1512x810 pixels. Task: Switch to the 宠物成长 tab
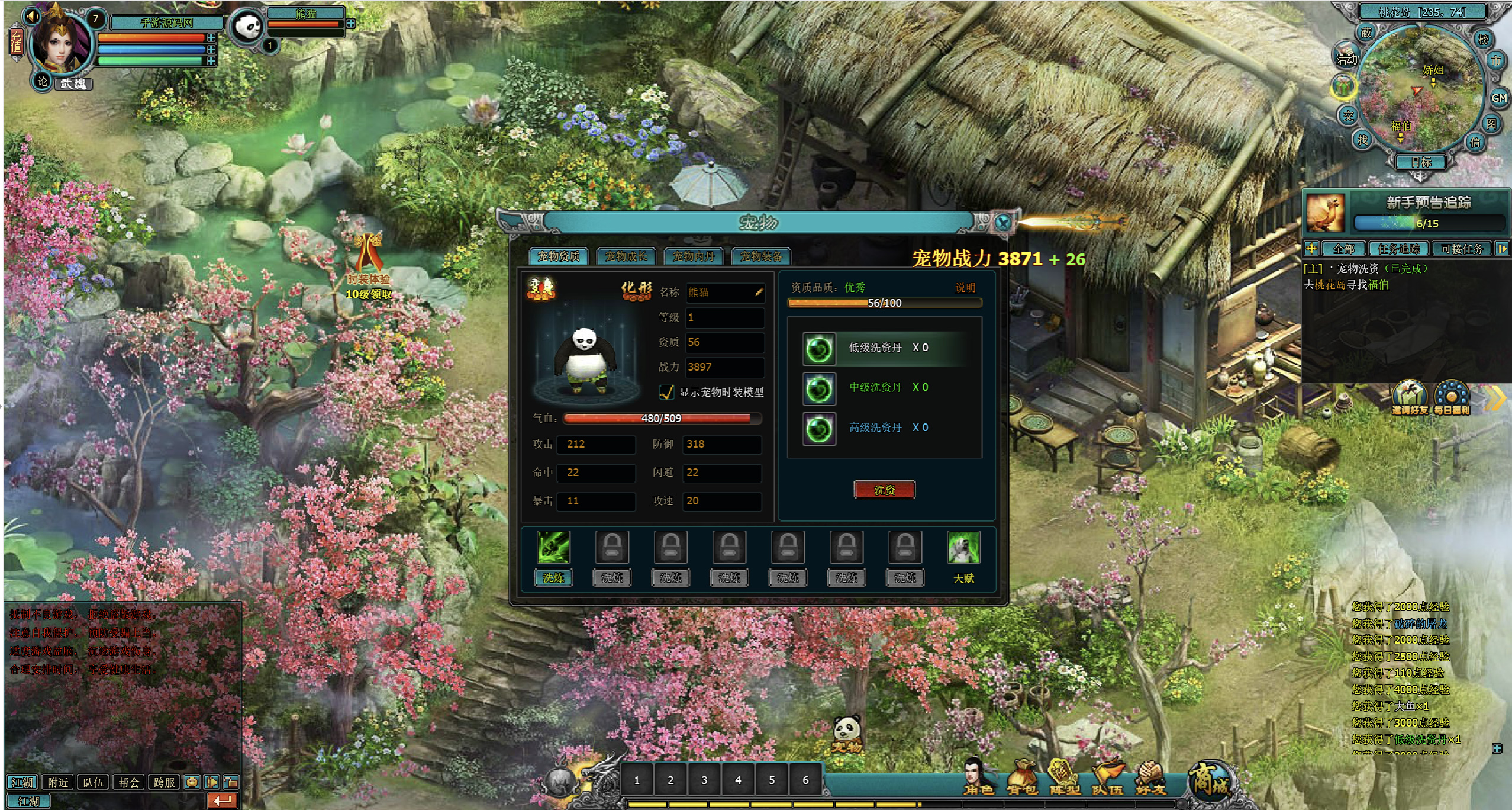626,256
